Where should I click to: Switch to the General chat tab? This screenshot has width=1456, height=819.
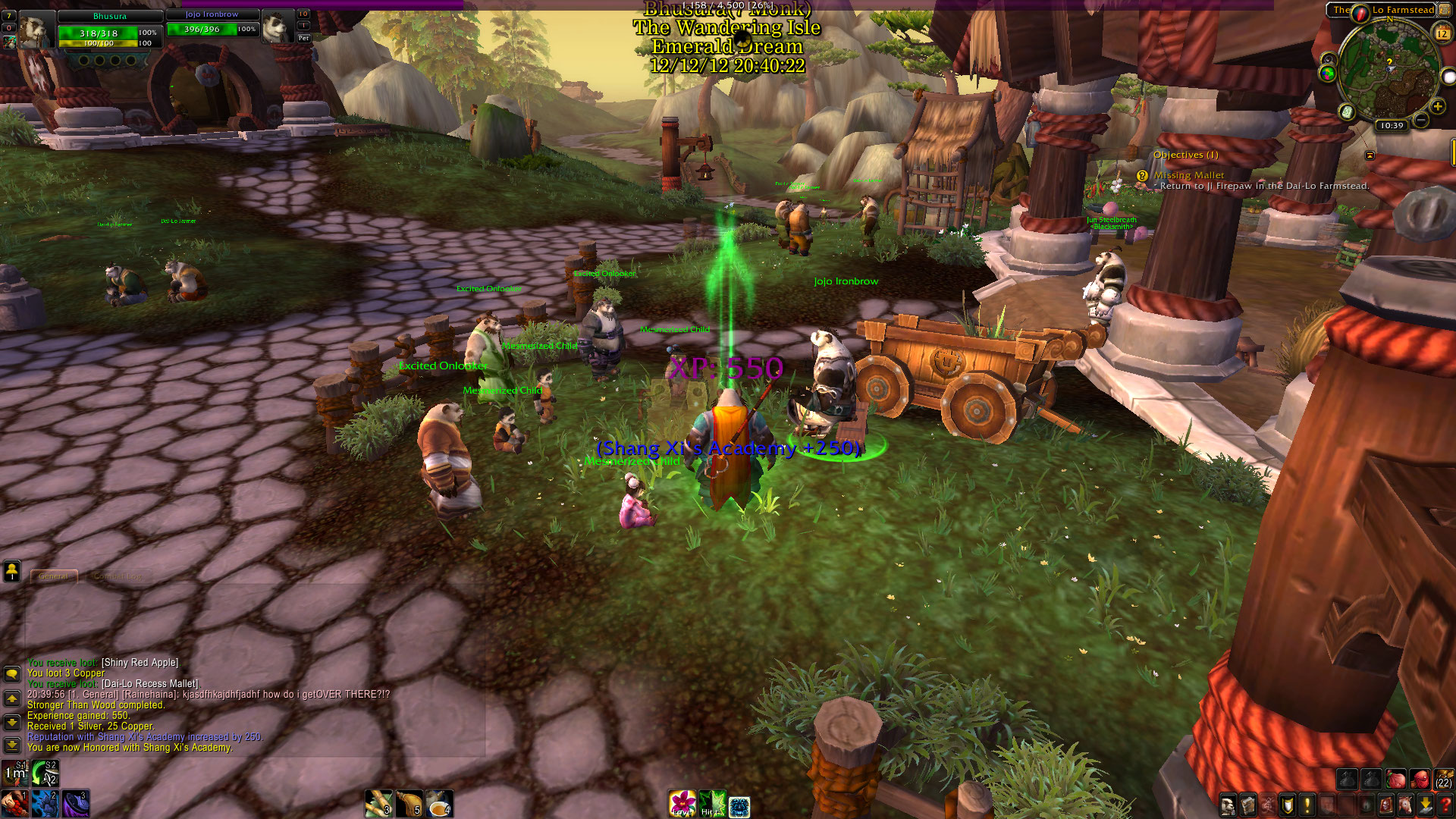53,576
